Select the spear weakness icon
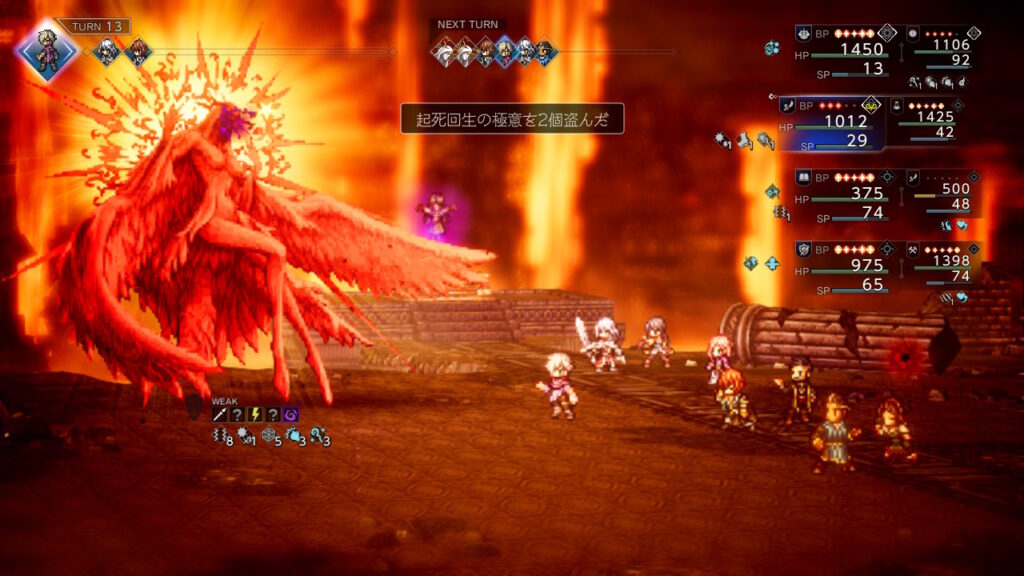The image size is (1024, 576). [x=219, y=415]
